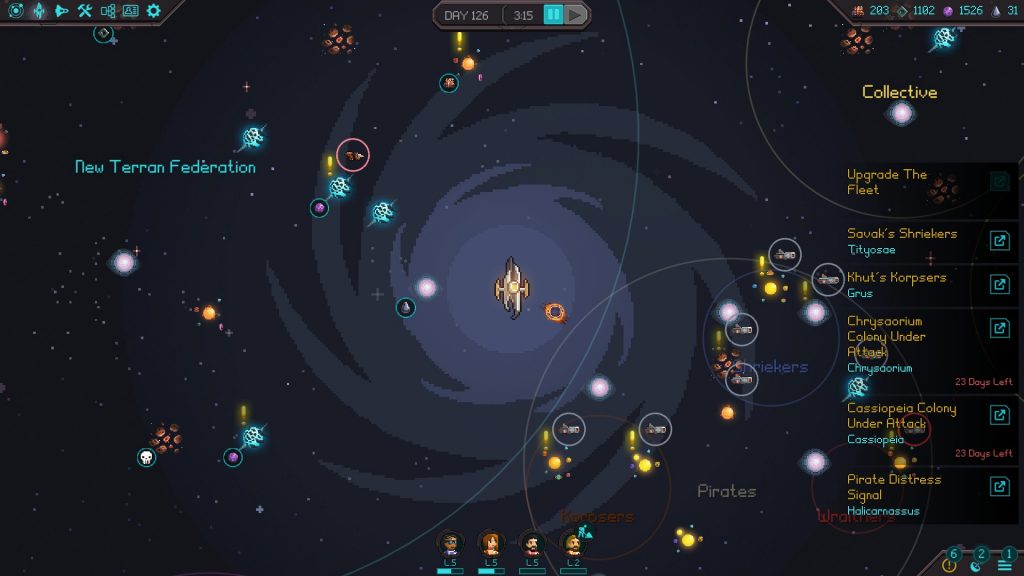This screenshot has width=1024, height=576.
Task: Go to Chrysaorium Colony Under Attack mission
Action: click(x=999, y=329)
